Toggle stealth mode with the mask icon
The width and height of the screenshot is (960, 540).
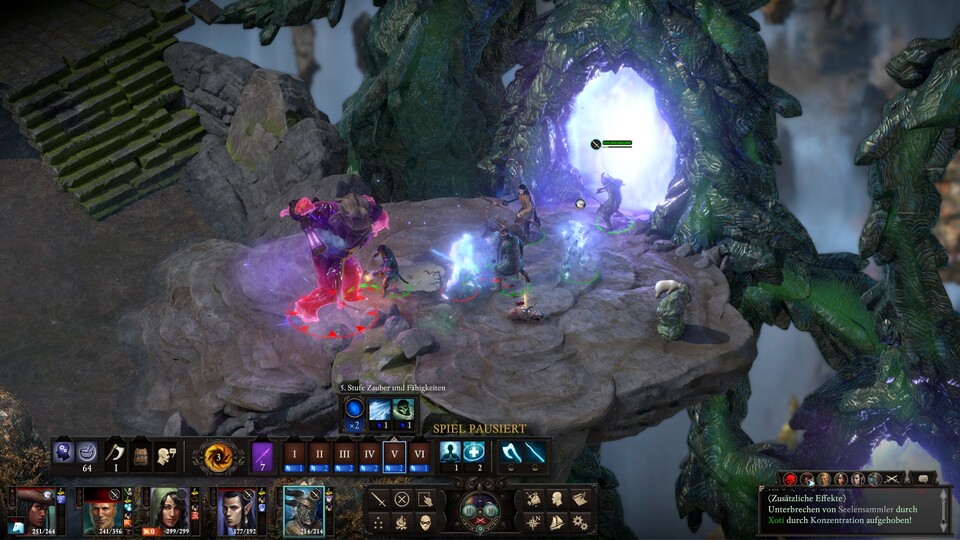[x=425, y=522]
